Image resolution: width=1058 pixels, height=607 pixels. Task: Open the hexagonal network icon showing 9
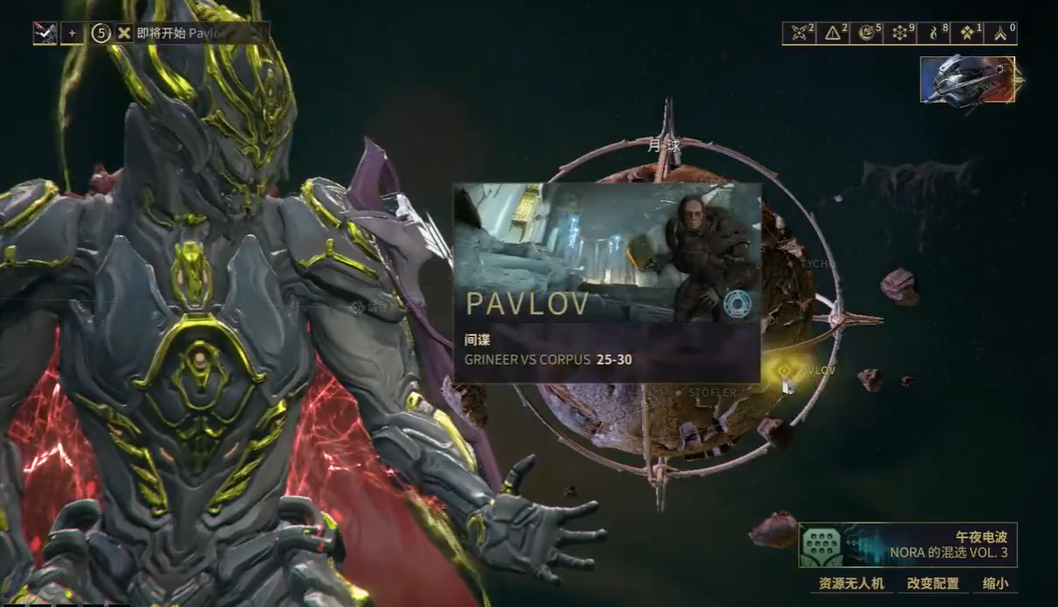tap(901, 33)
